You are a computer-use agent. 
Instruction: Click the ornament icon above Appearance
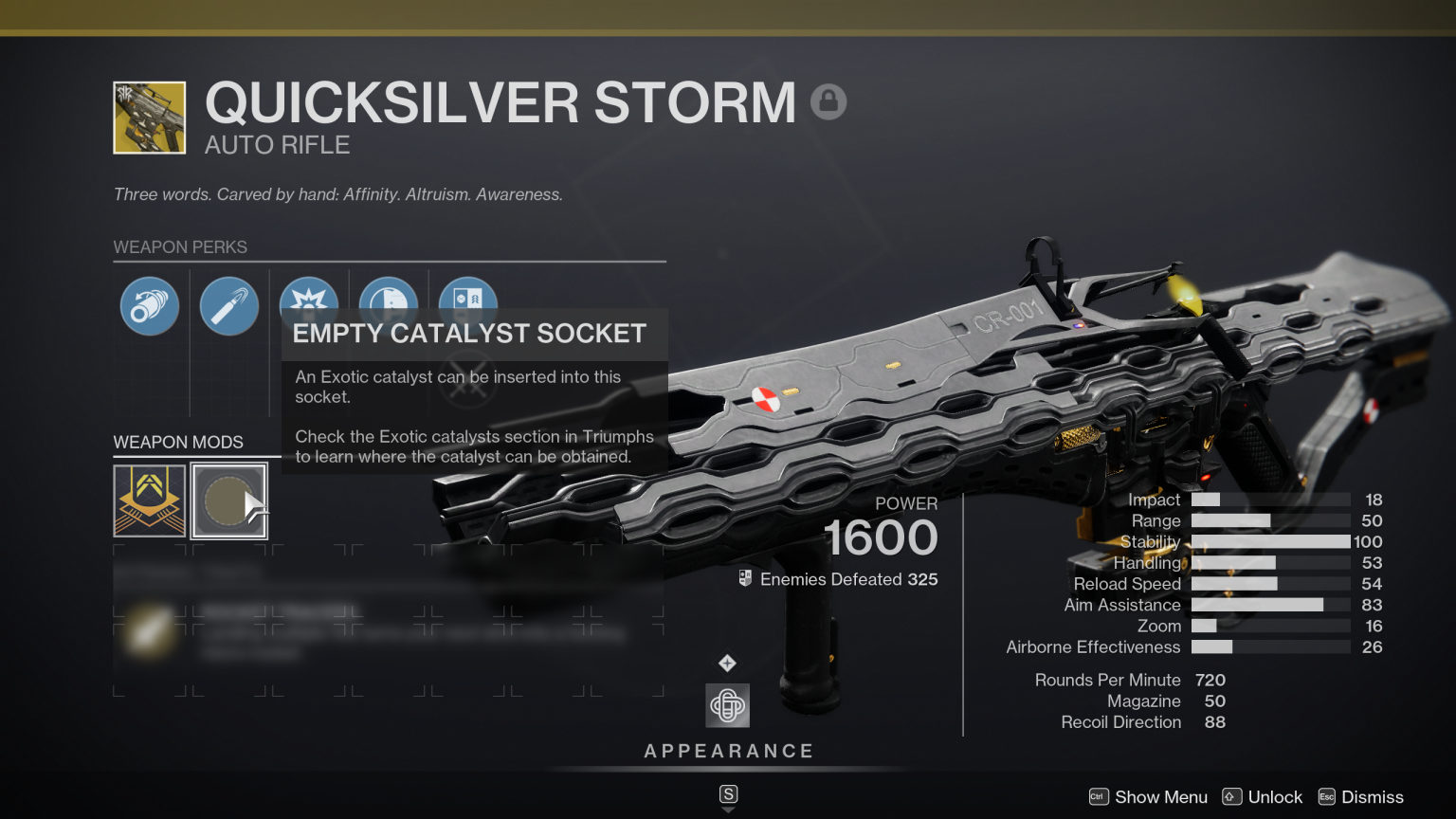coord(727,705)
